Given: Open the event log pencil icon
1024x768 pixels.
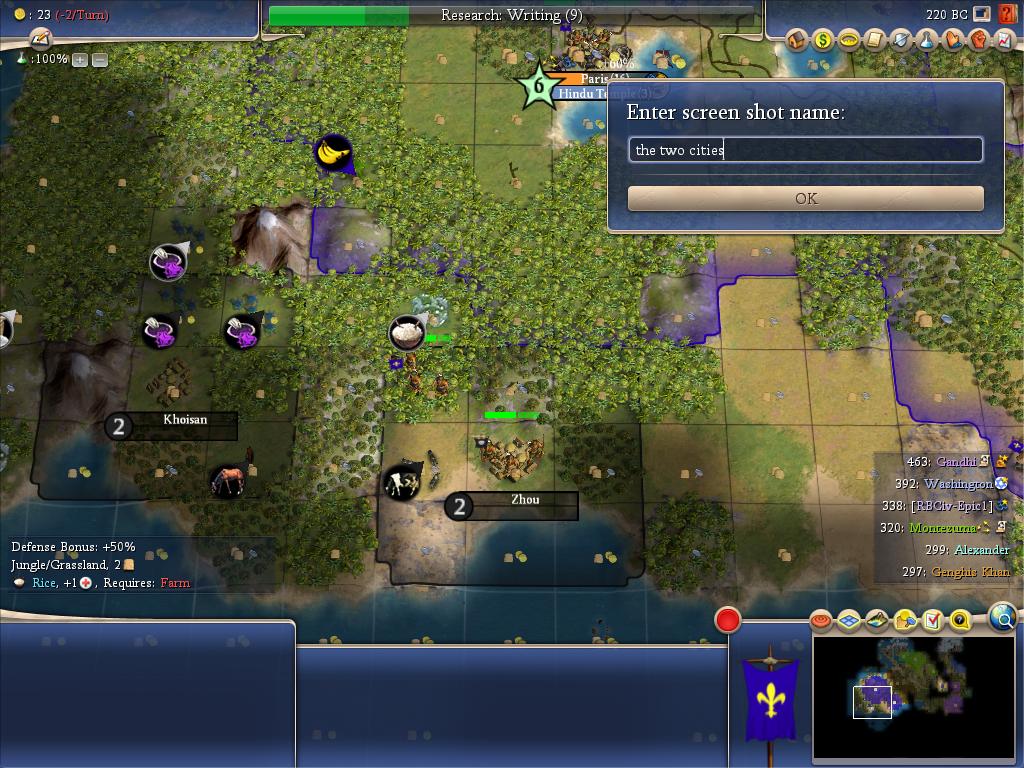Looking at the screenshot, I should (x=40, y=38).
